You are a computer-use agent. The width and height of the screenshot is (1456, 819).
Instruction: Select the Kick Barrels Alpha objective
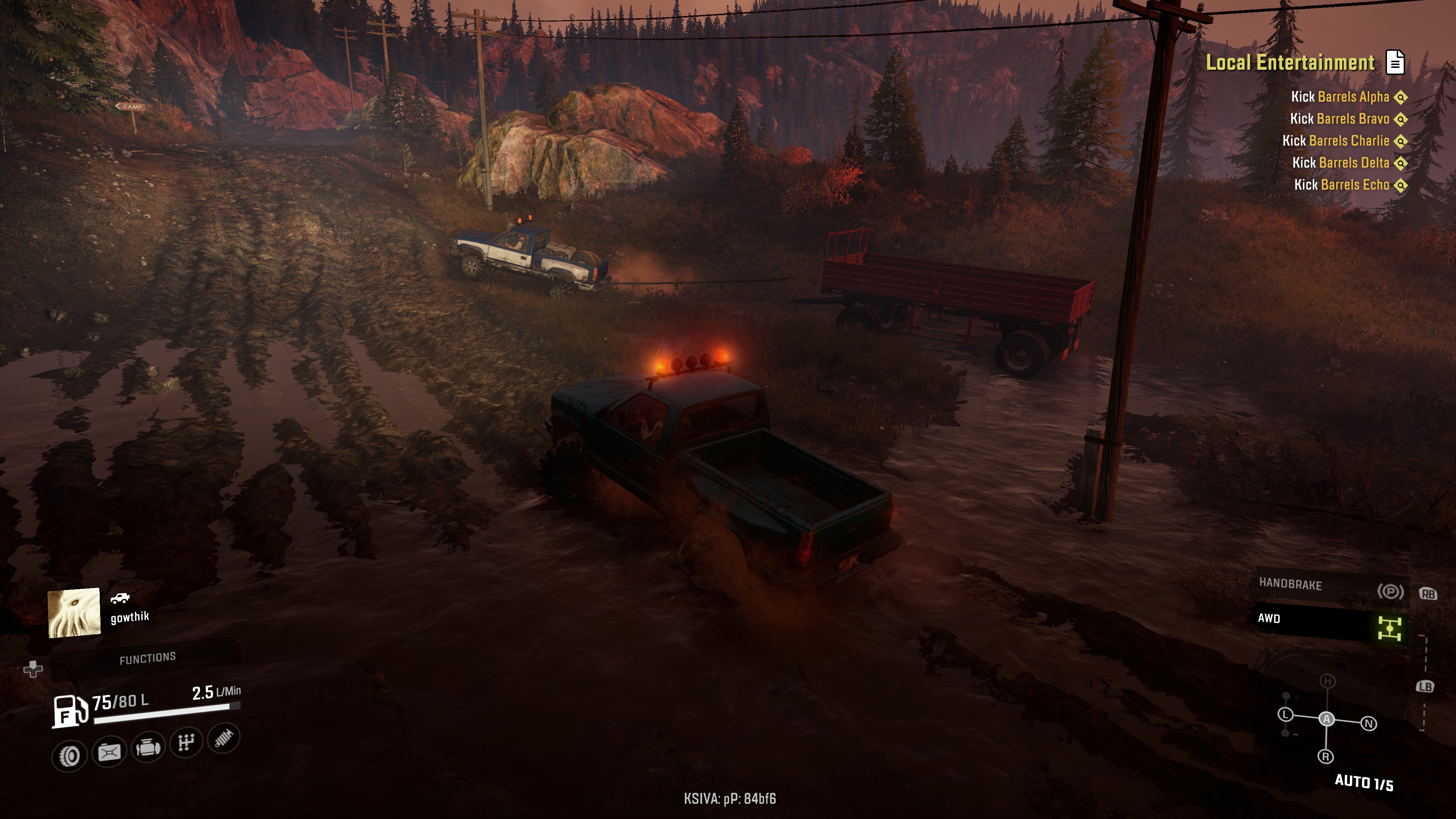coord(1340,97)
